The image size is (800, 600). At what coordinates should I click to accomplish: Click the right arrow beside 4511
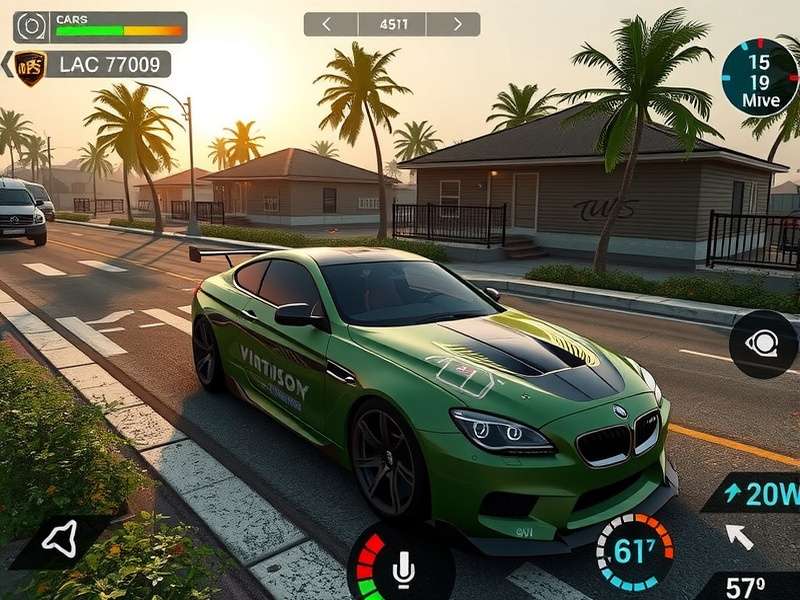pos(458,24)
